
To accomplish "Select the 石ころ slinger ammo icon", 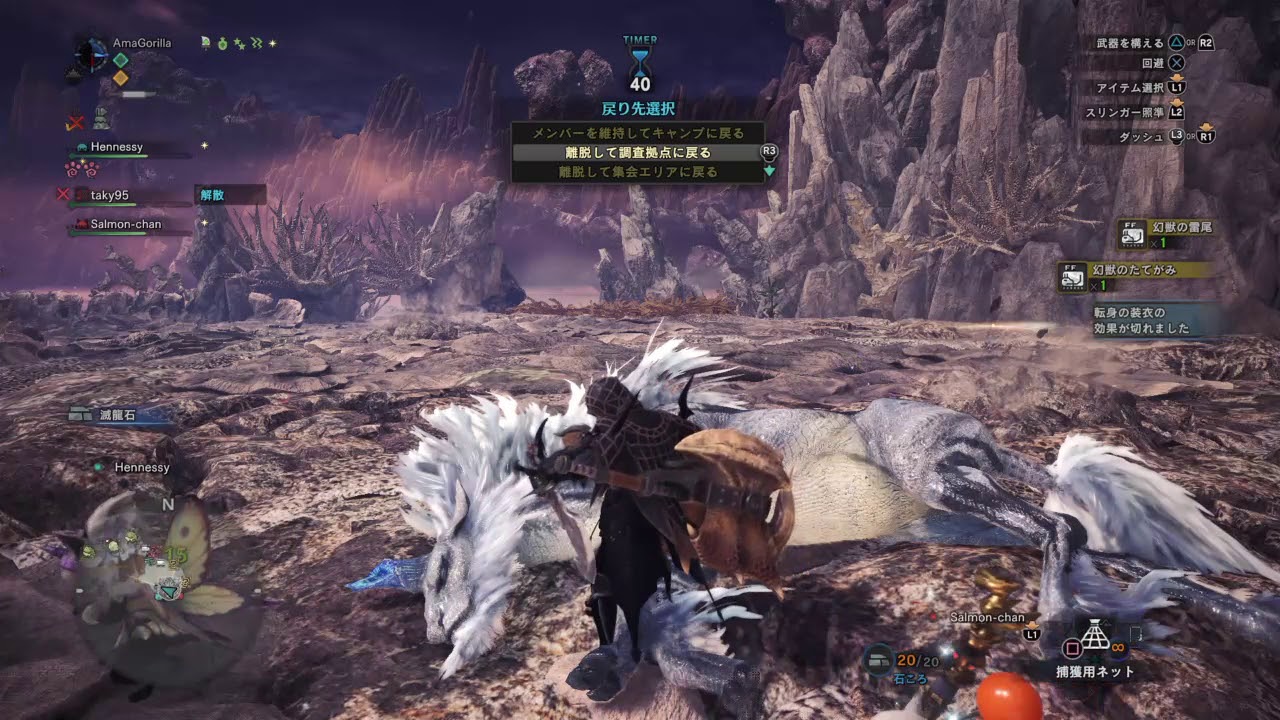I will [x=880, y=659].
